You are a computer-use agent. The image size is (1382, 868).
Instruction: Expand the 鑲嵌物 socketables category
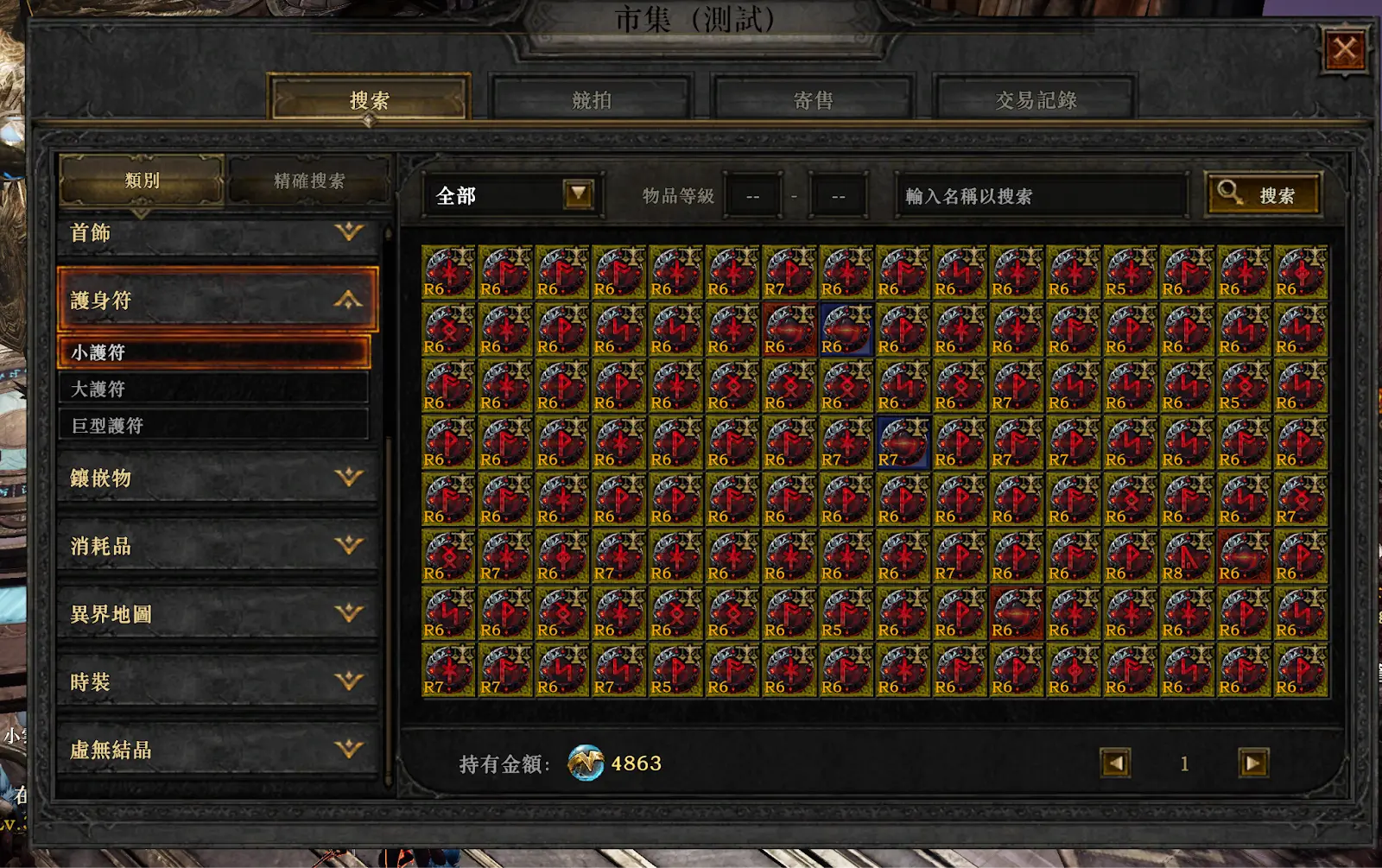tap(218, 478)
